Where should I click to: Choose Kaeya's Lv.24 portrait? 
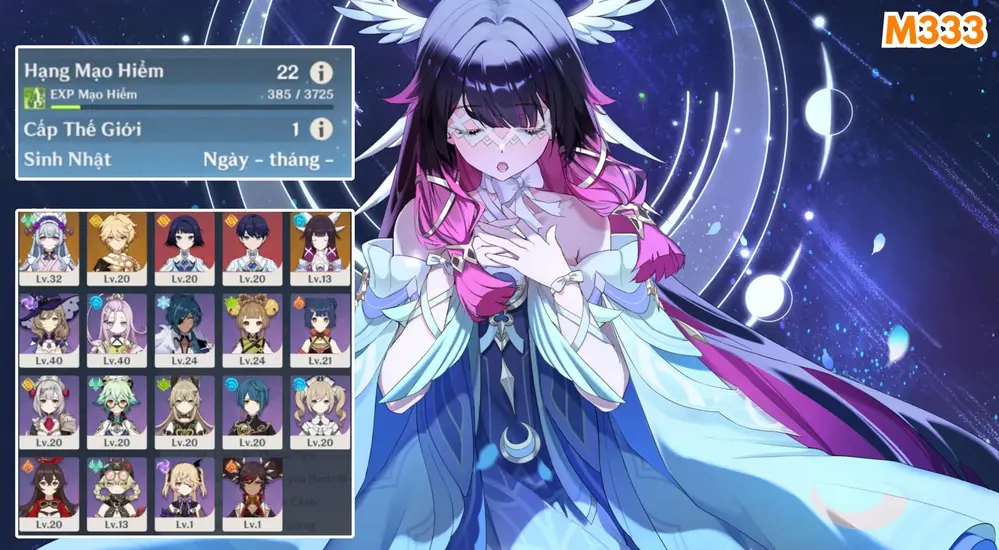181,329
